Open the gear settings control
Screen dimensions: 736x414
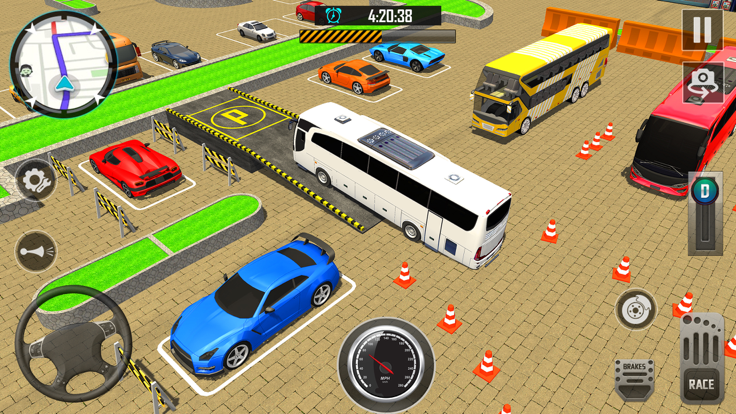(x=35, y=181)
